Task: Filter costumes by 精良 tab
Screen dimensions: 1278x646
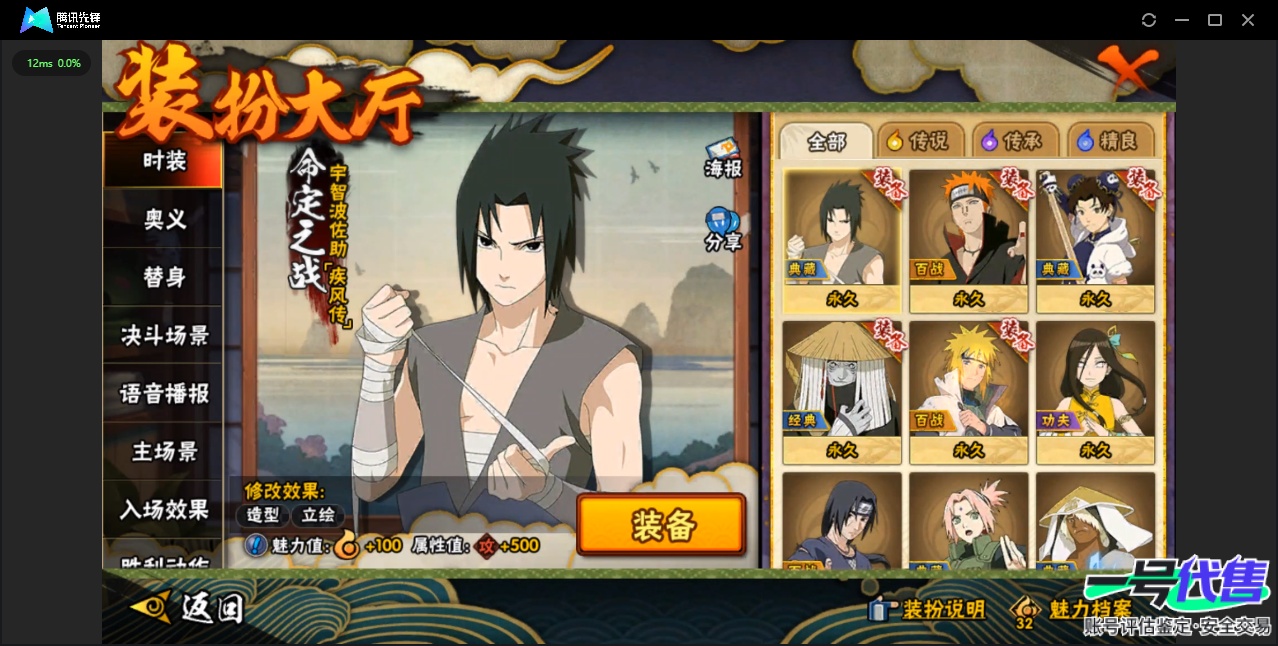Action: click(1109, 141)
